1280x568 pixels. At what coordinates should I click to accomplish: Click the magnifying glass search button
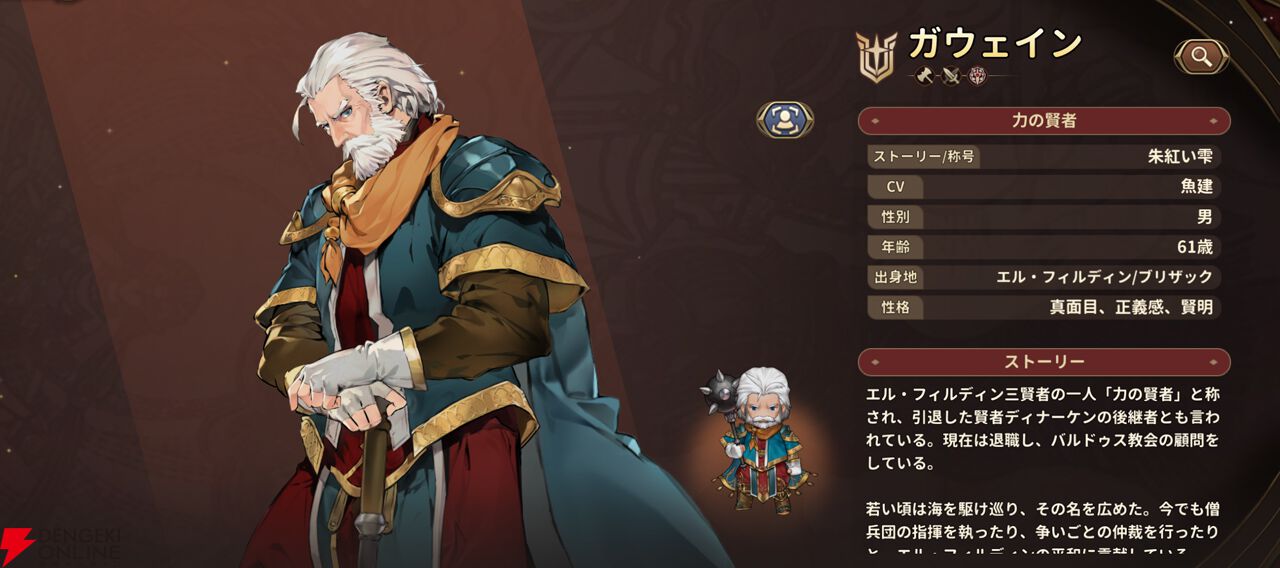(1201, 57)
